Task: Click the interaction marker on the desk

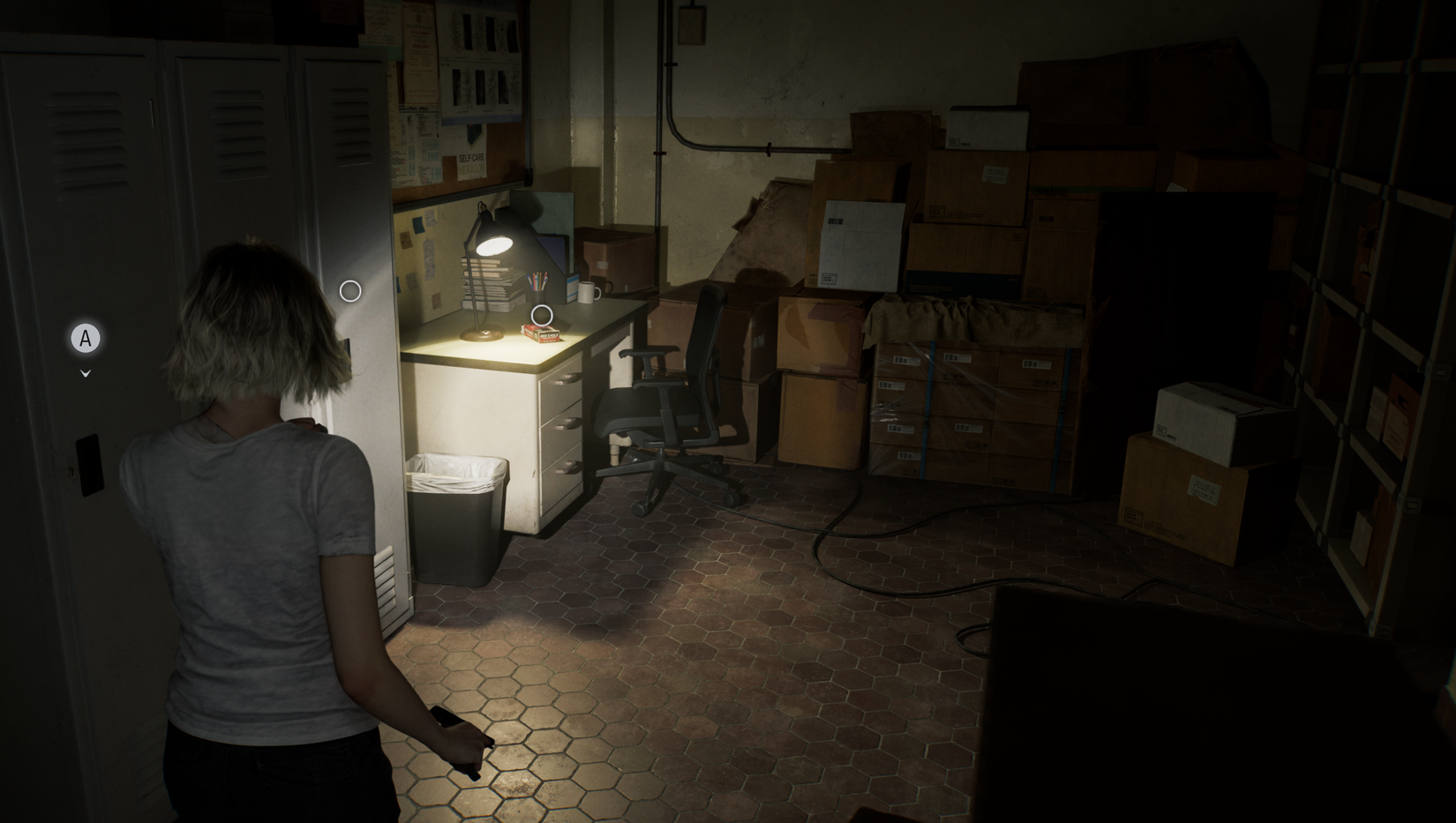Action: pyautogui.click(x=542, y=315)
